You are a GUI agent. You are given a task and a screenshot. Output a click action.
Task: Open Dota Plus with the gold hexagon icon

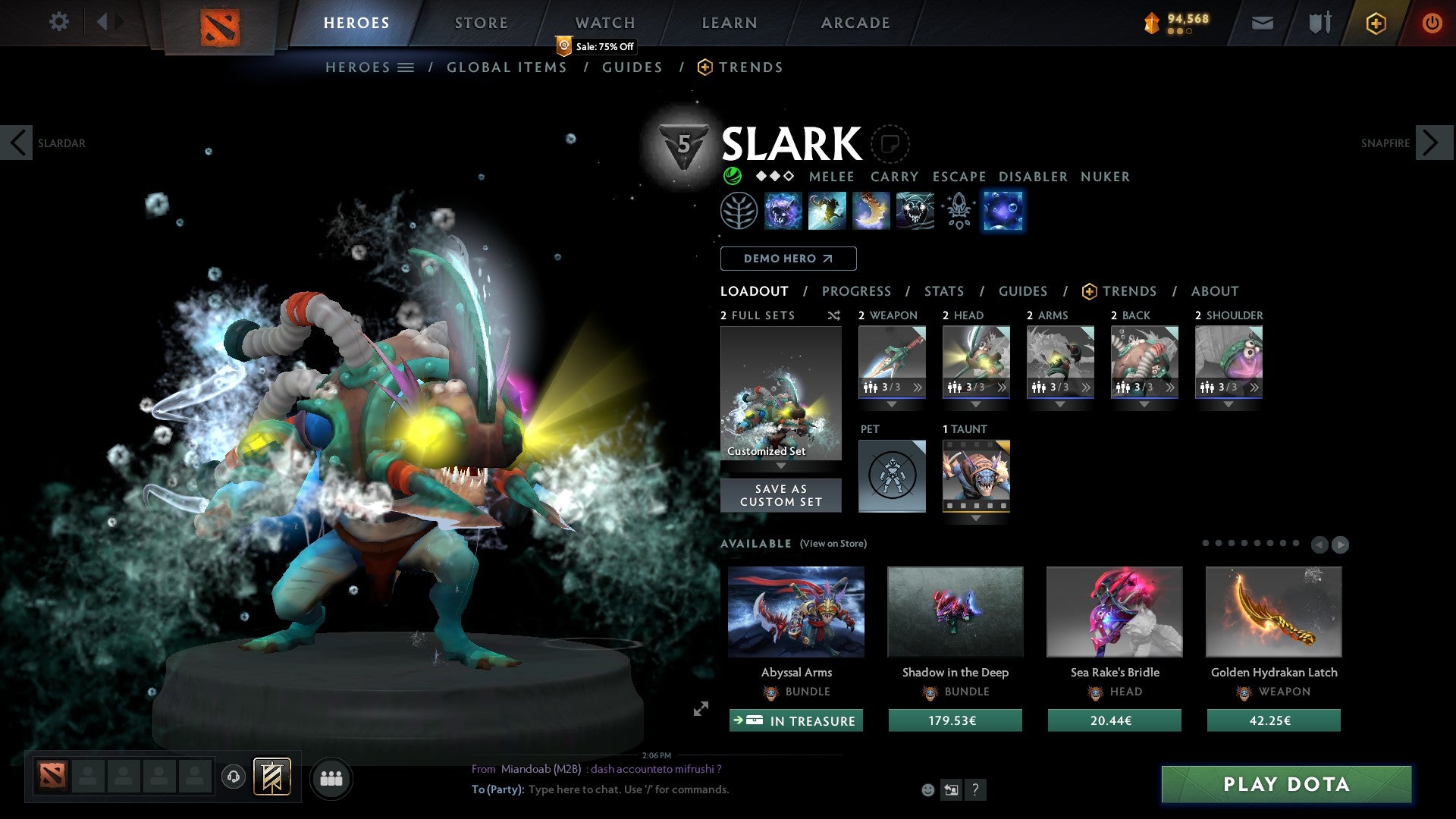tap(1375, 22)
